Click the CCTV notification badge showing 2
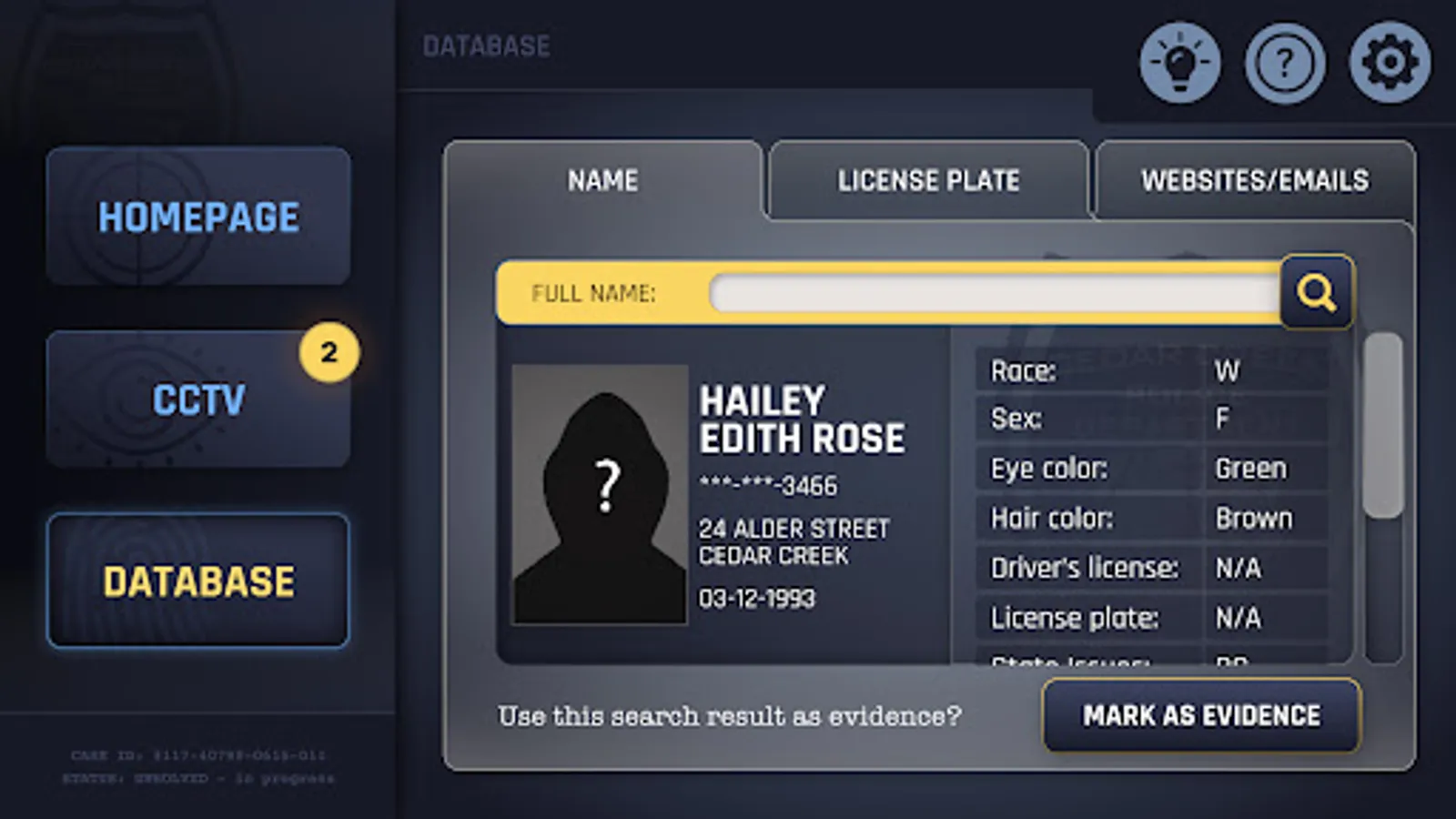 (x=329, y=352)
